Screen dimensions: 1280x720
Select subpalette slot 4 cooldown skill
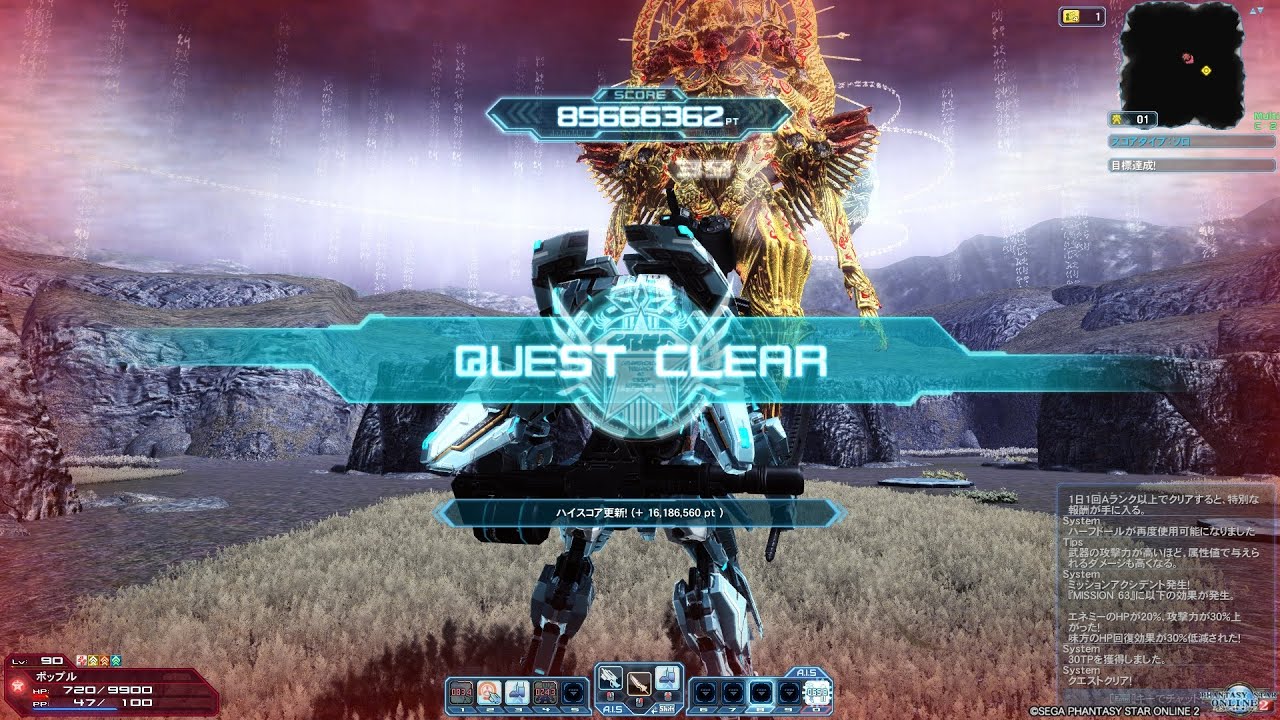tap(545, 691)
